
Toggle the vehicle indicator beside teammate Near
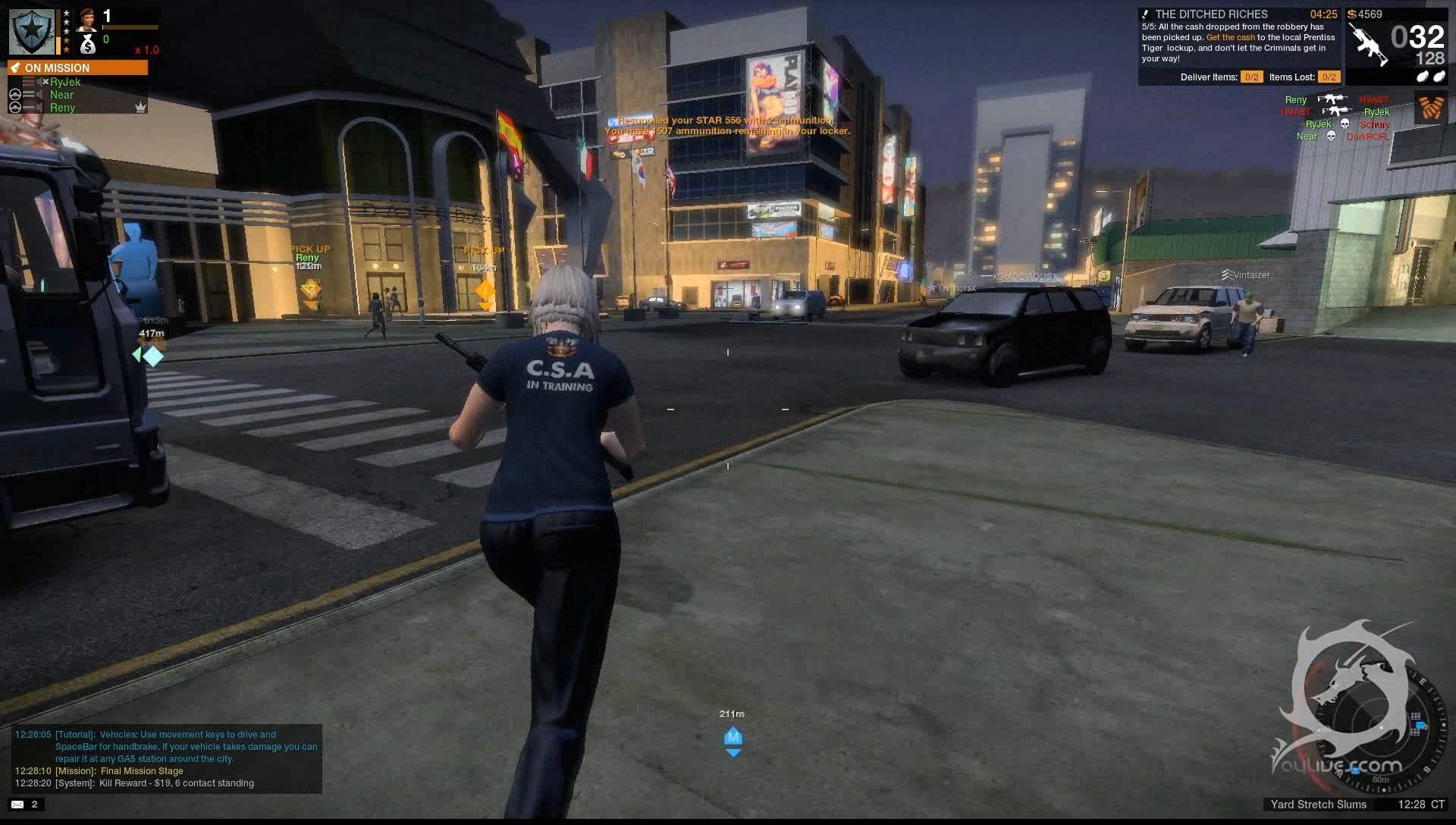(15, 95)
